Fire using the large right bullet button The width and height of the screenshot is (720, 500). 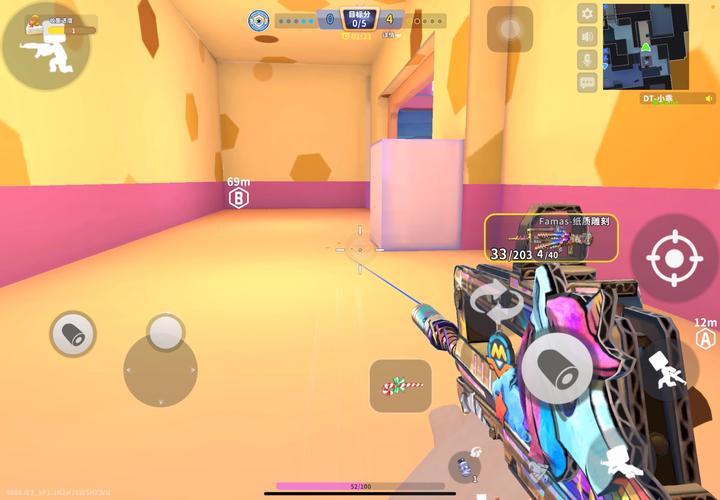click(558, 367)
